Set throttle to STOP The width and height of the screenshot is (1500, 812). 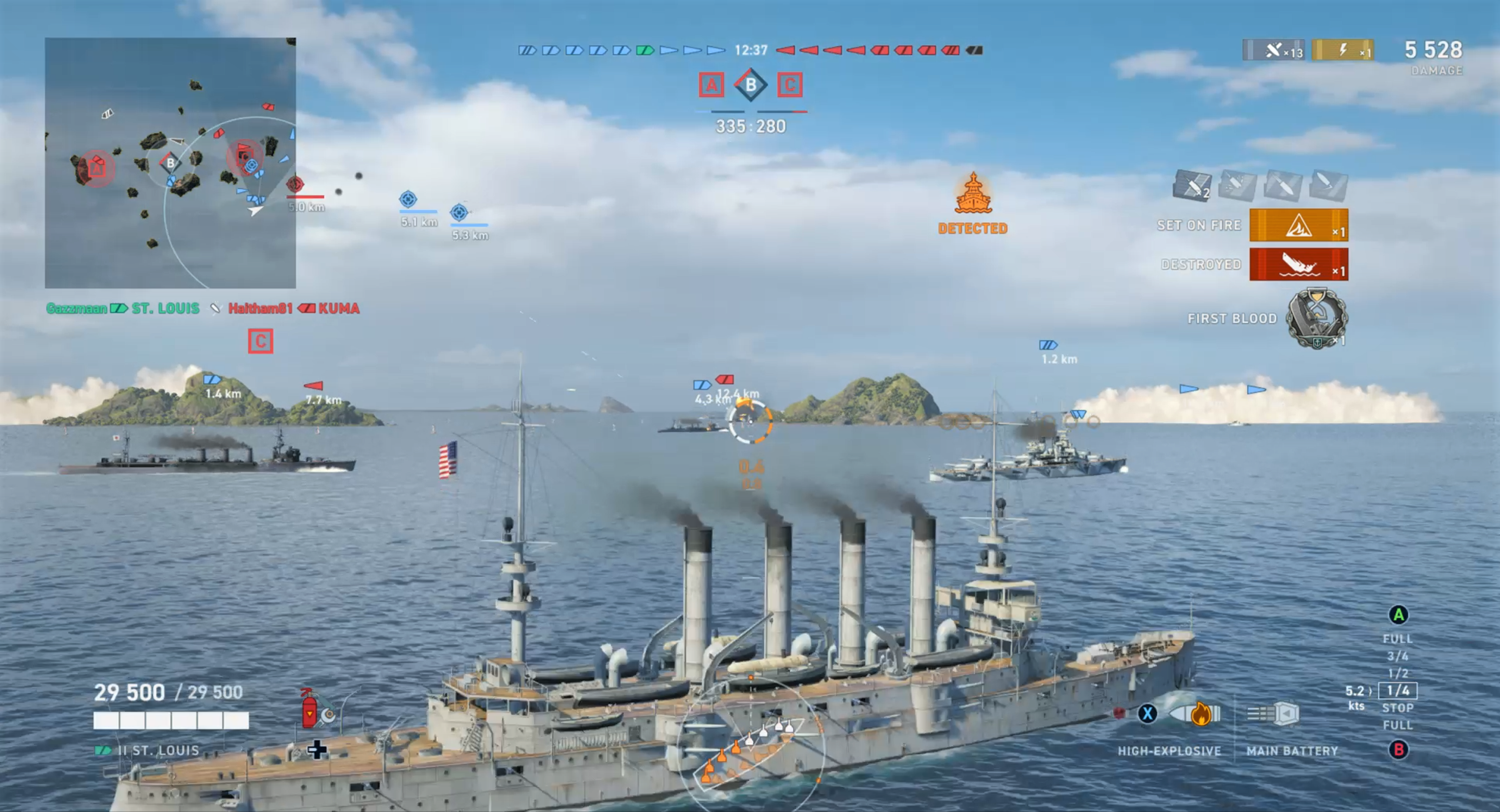1397,708
